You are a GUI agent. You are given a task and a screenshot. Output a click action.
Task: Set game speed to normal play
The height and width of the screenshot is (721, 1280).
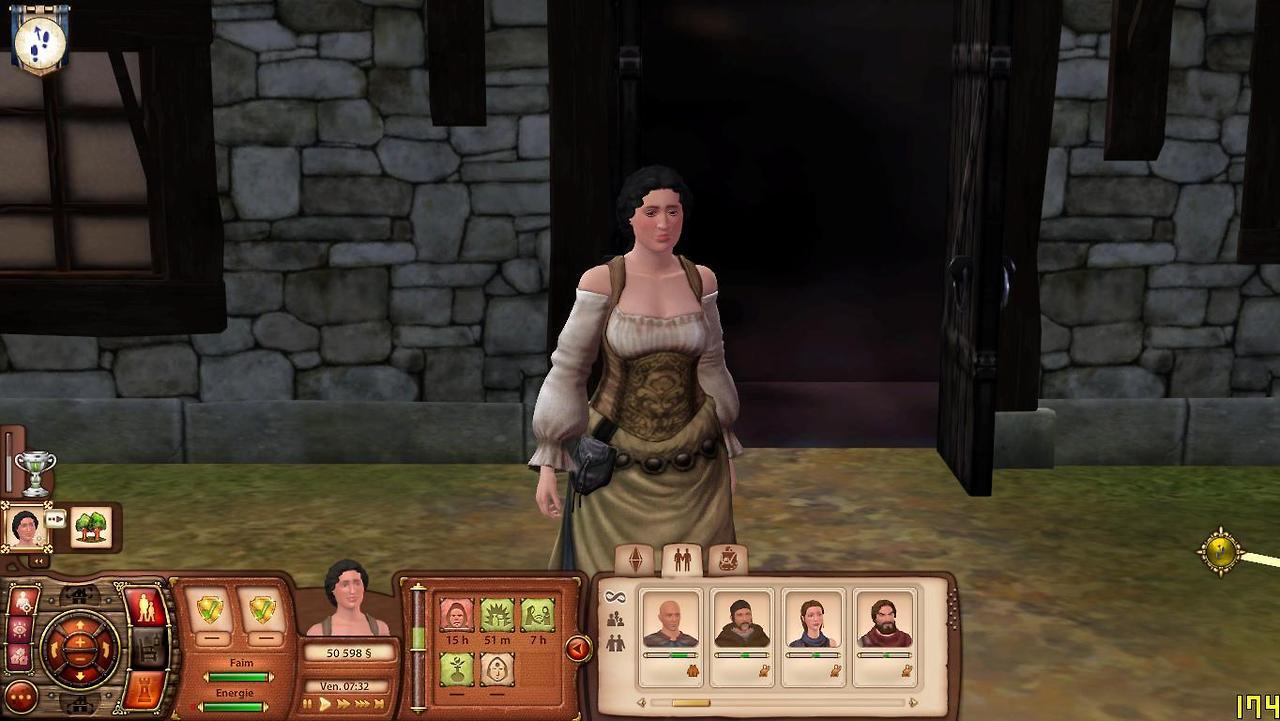click(x=325, y=705)
